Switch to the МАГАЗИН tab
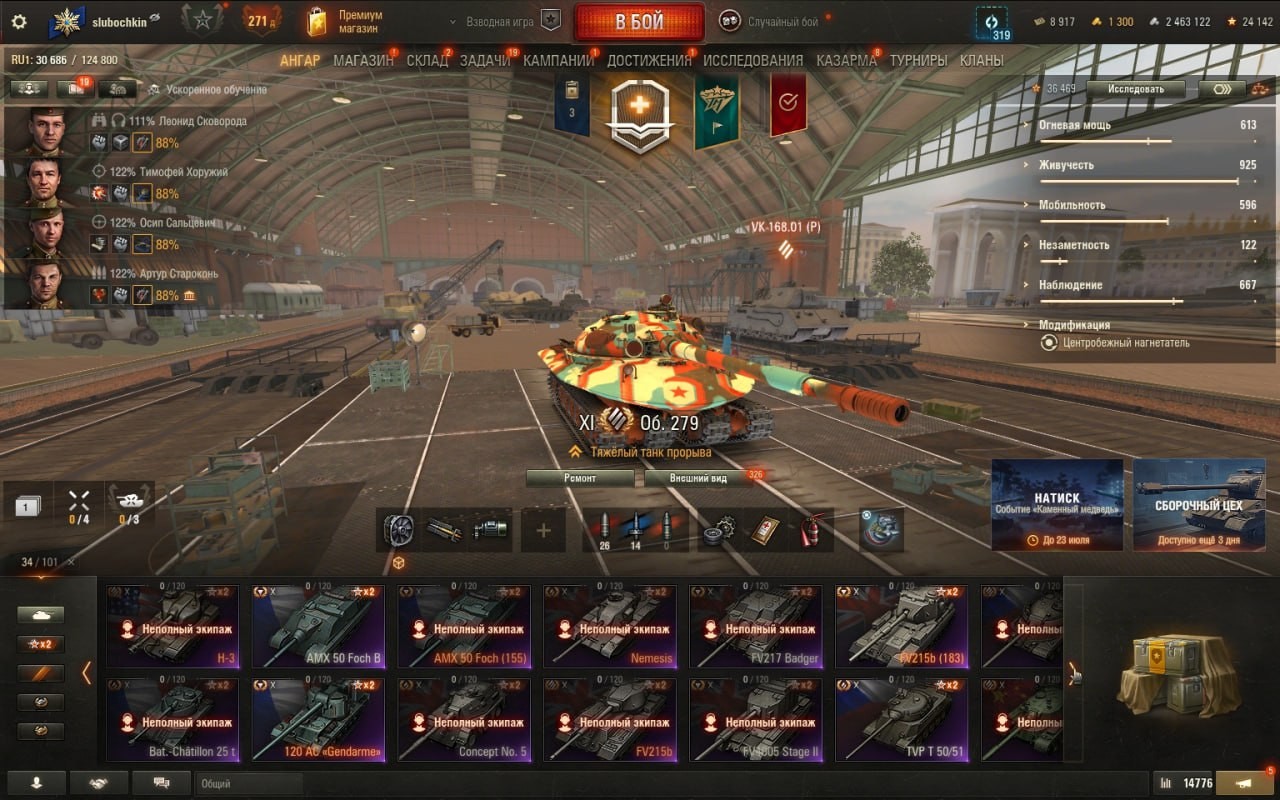This screenshot has width=1280, height=800. [363, 60]
